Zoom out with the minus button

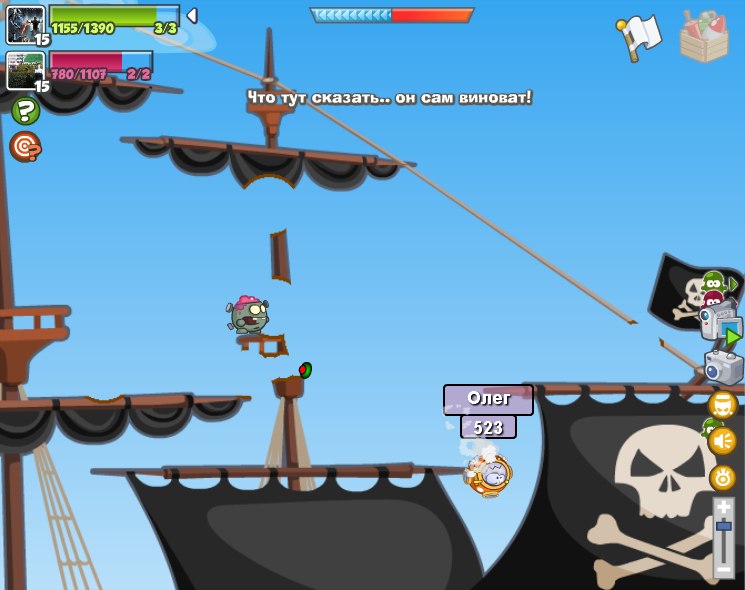(724, 570)
